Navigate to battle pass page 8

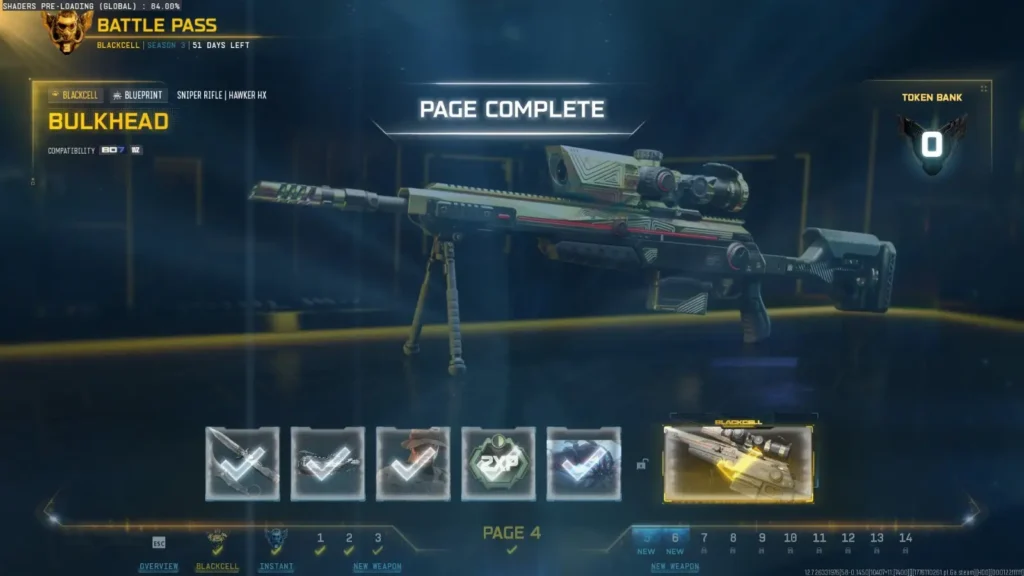(733, 542)
